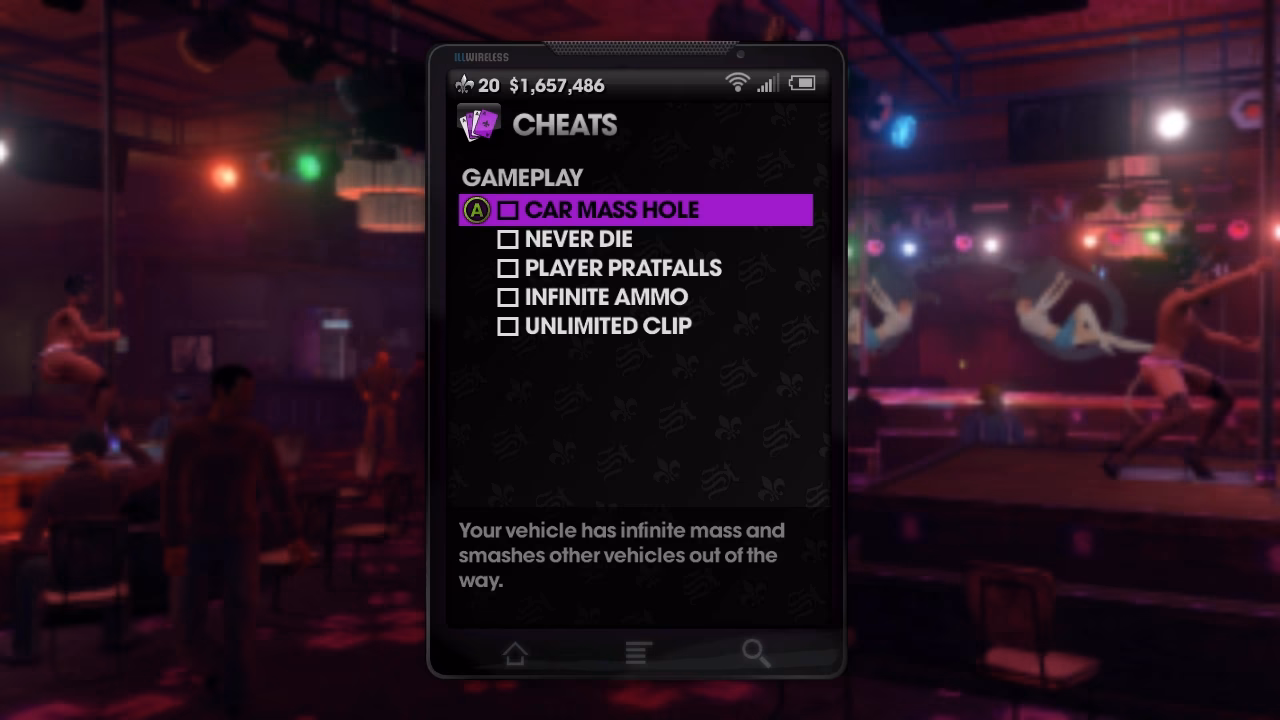The width and height of the screenshot is (1280, 720).
Task: Click the Wi-Fi status icon
Action: pos(738,84)
